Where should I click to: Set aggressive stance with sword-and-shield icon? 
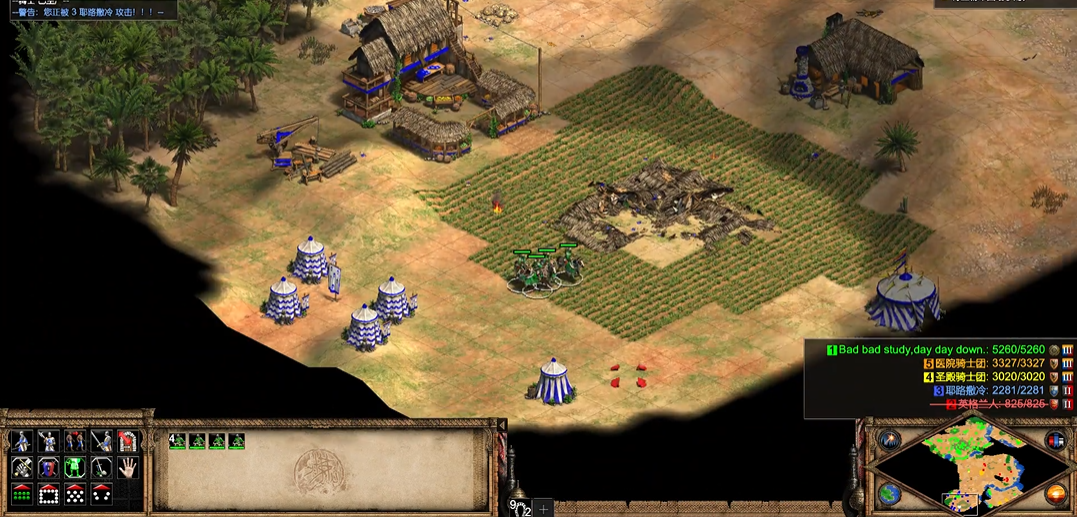(x=20, y=441)
